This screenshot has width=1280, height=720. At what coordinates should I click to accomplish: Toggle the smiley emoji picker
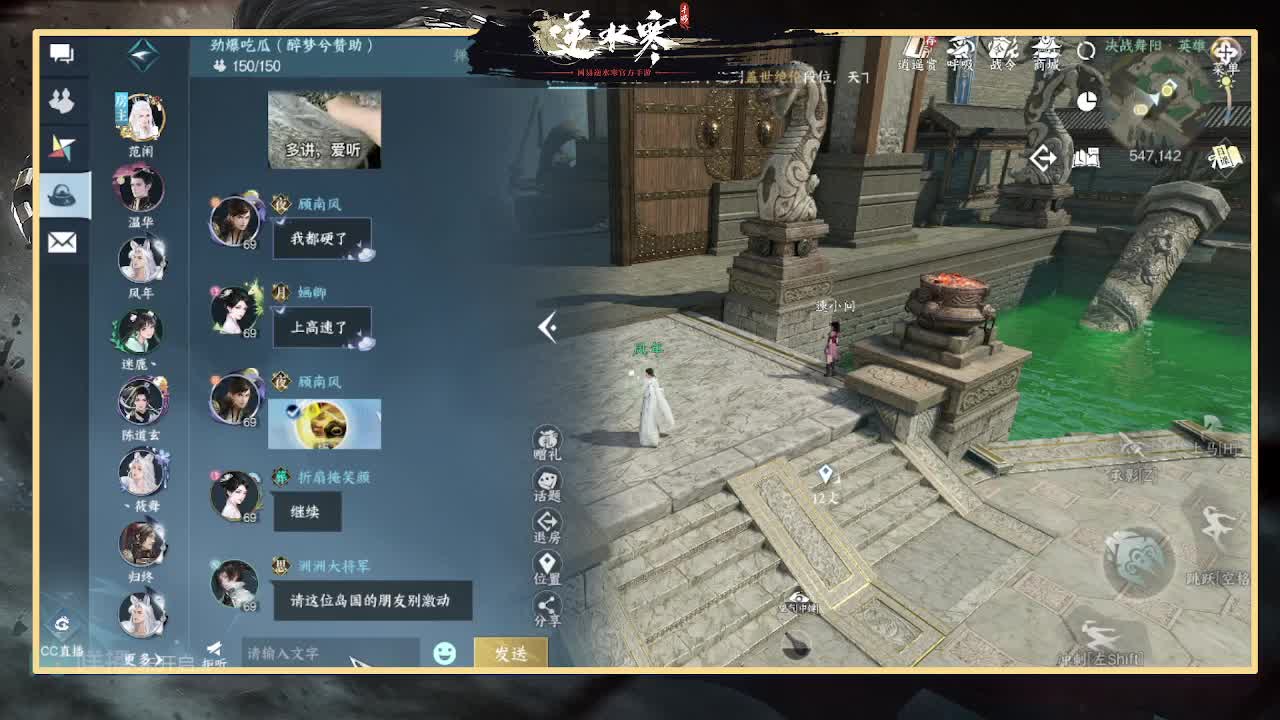[443, 653]
